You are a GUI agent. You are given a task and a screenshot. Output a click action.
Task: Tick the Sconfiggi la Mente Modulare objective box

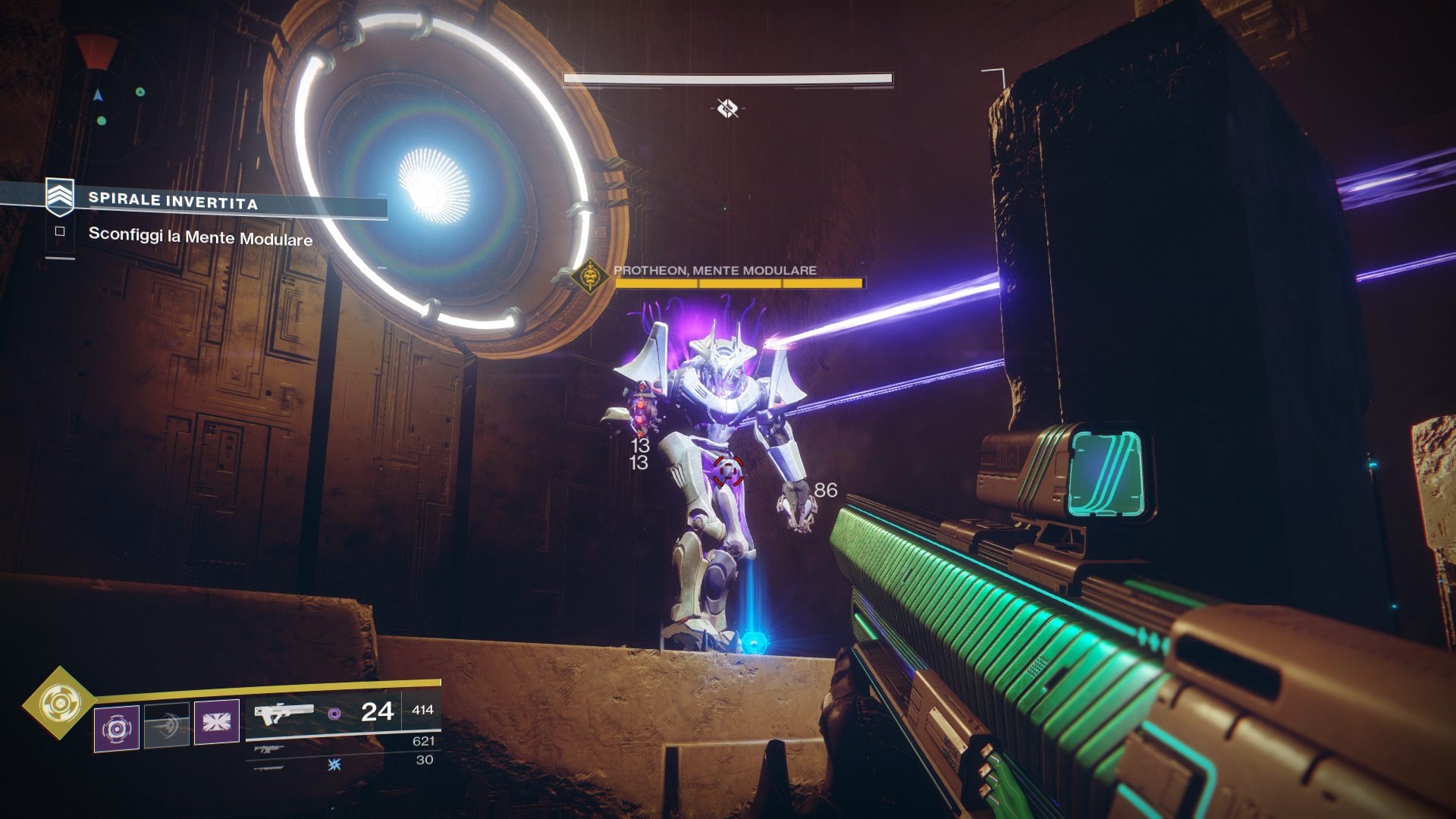pyautogui.click(x=60, y=231)
